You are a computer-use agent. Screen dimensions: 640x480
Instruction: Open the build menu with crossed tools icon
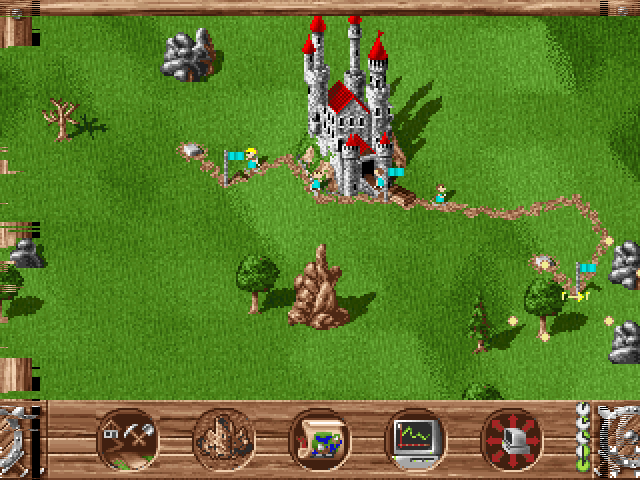point(127,439)
